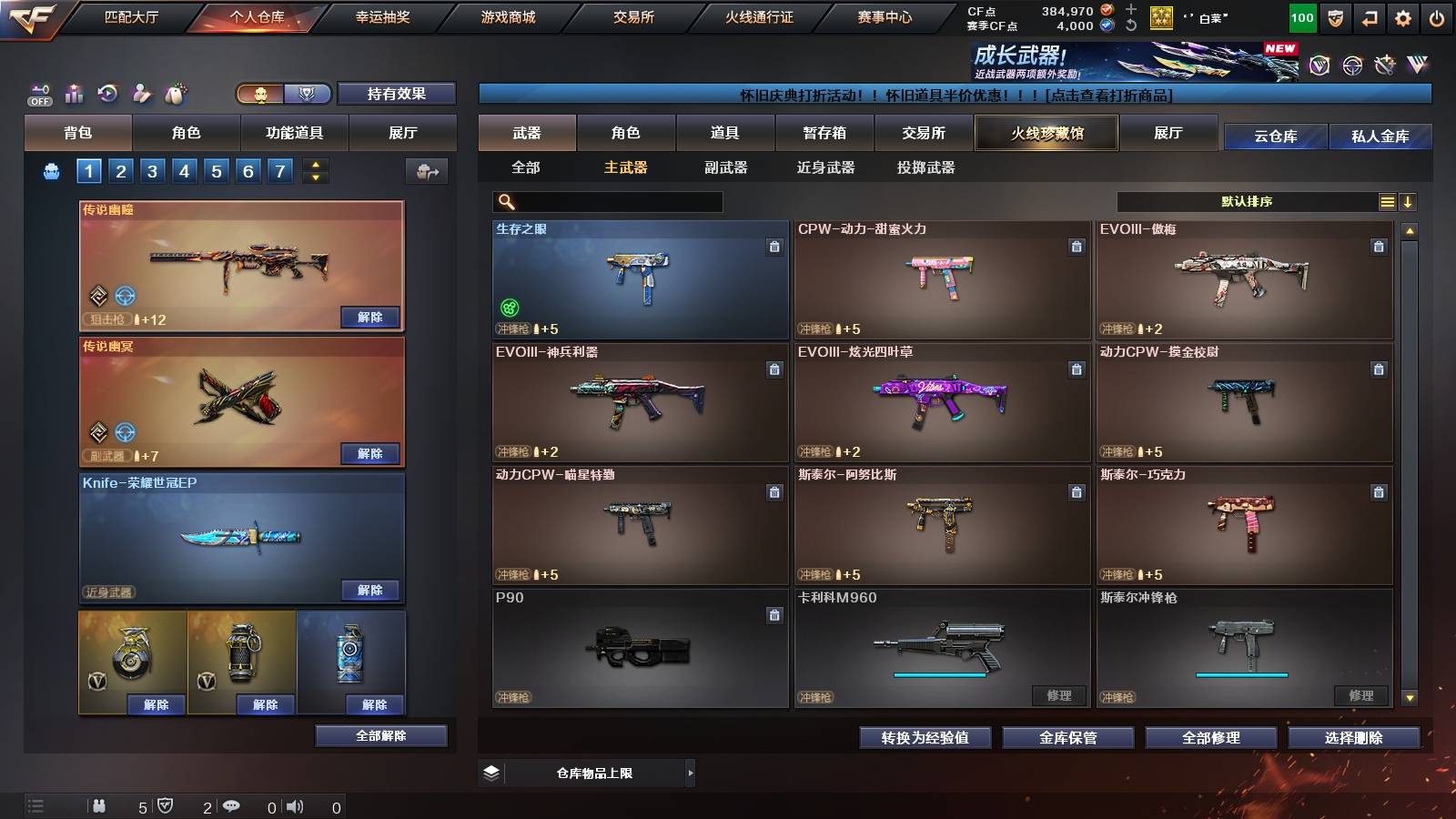Click the trash delete icon on 生存之眼 weapon card
Viewport: 1456px width, 819px height.
[773, 245]
